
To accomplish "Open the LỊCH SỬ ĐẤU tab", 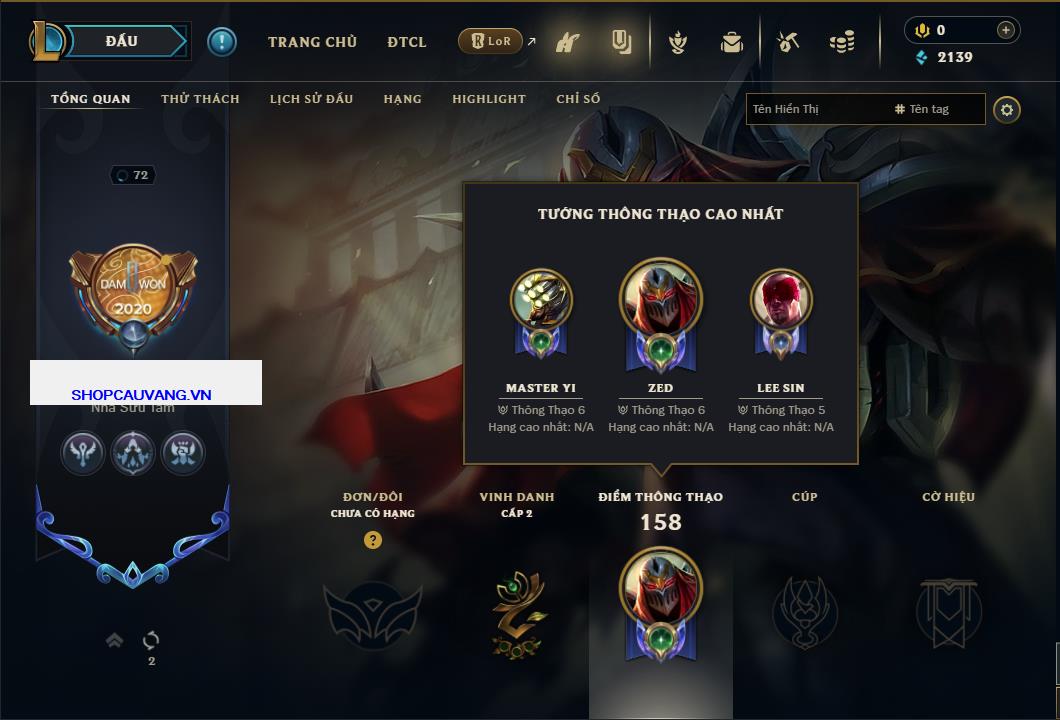I will pyautogui.click(x=312, y=99).
